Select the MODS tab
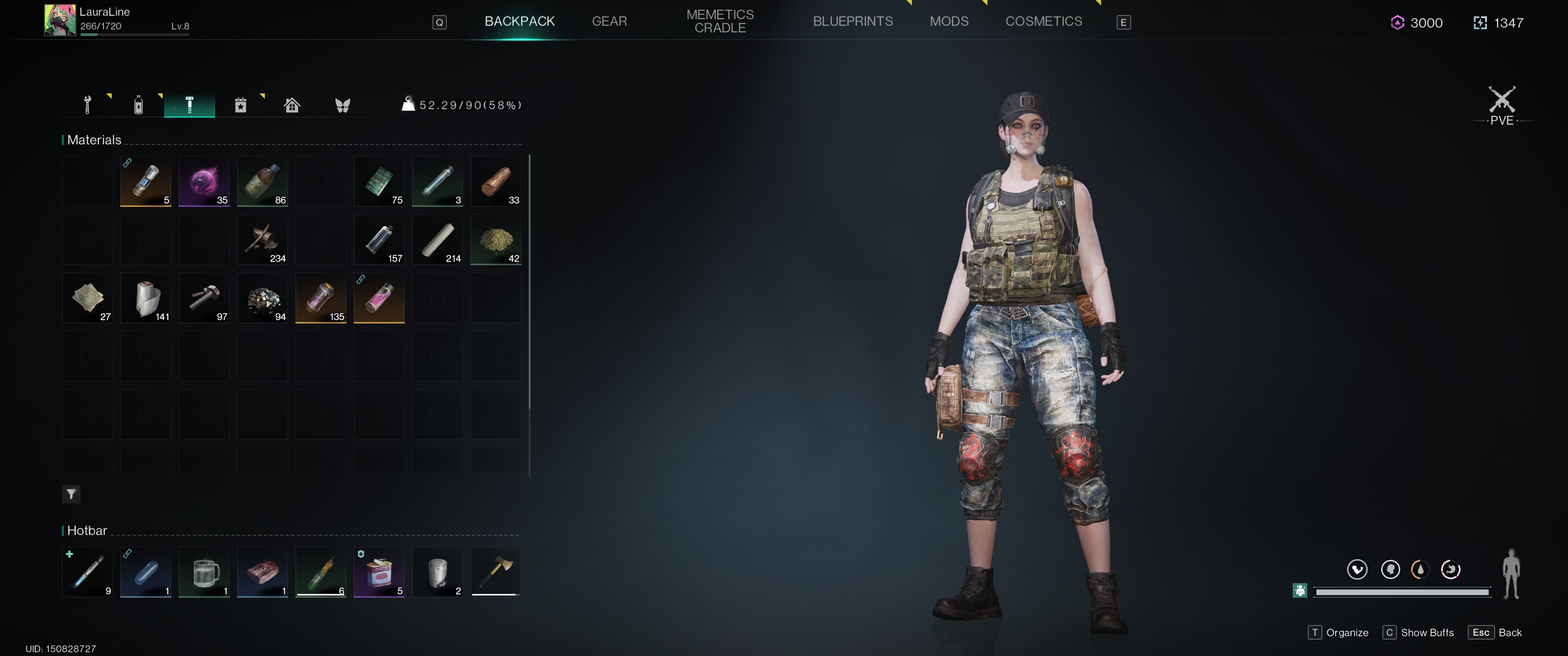Viewport: 1568px width, 656px height. click(x=949, y=21)
